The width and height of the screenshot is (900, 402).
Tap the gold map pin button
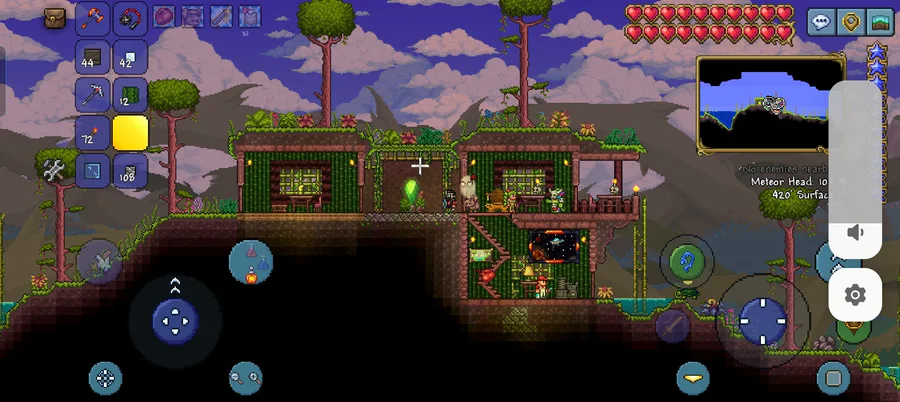click(x=851, y=23)
